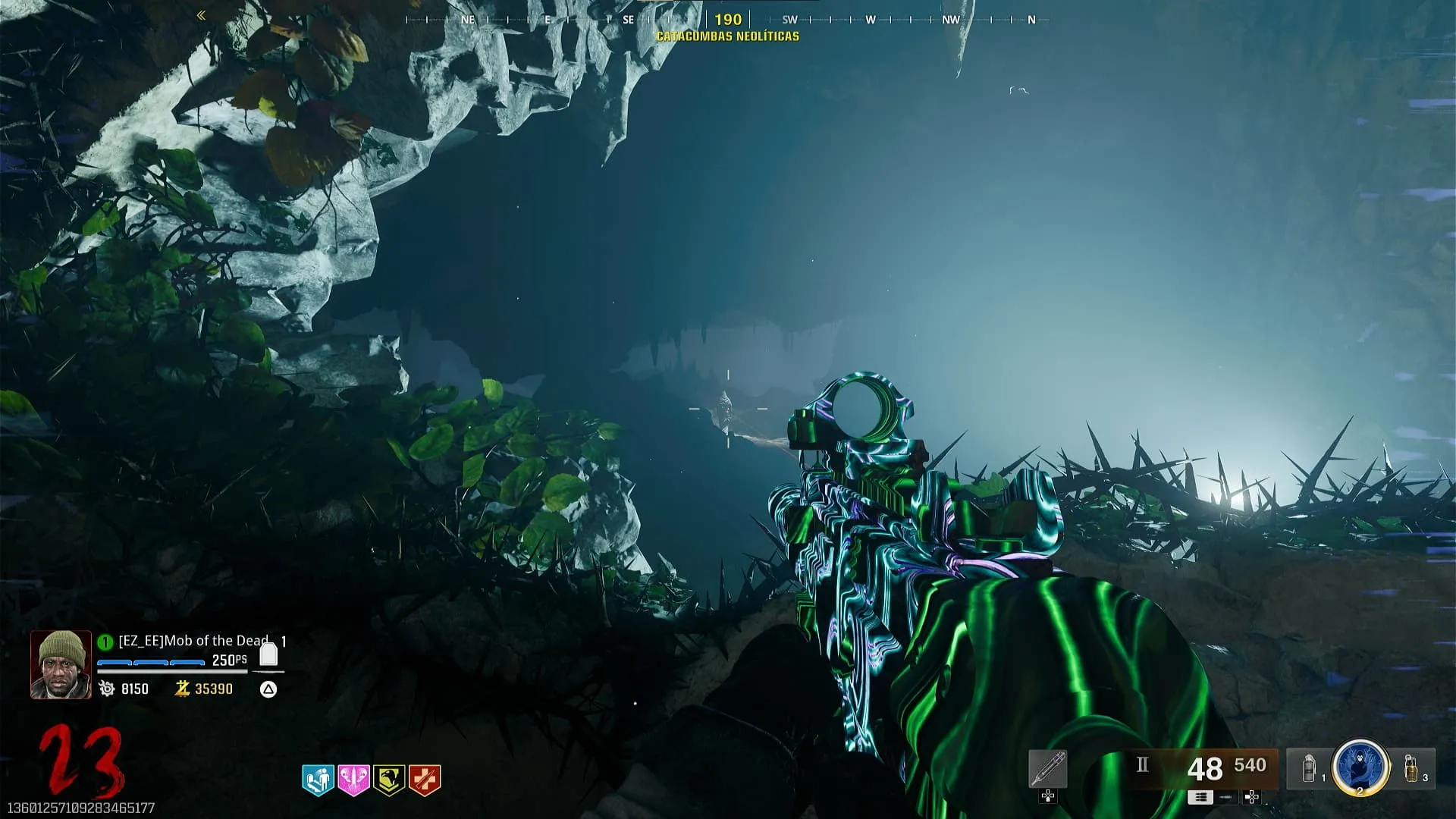This screenshot has height=819, width=1456.
Task: Click the compass bar showing heading 190
Action: point(728,20)
